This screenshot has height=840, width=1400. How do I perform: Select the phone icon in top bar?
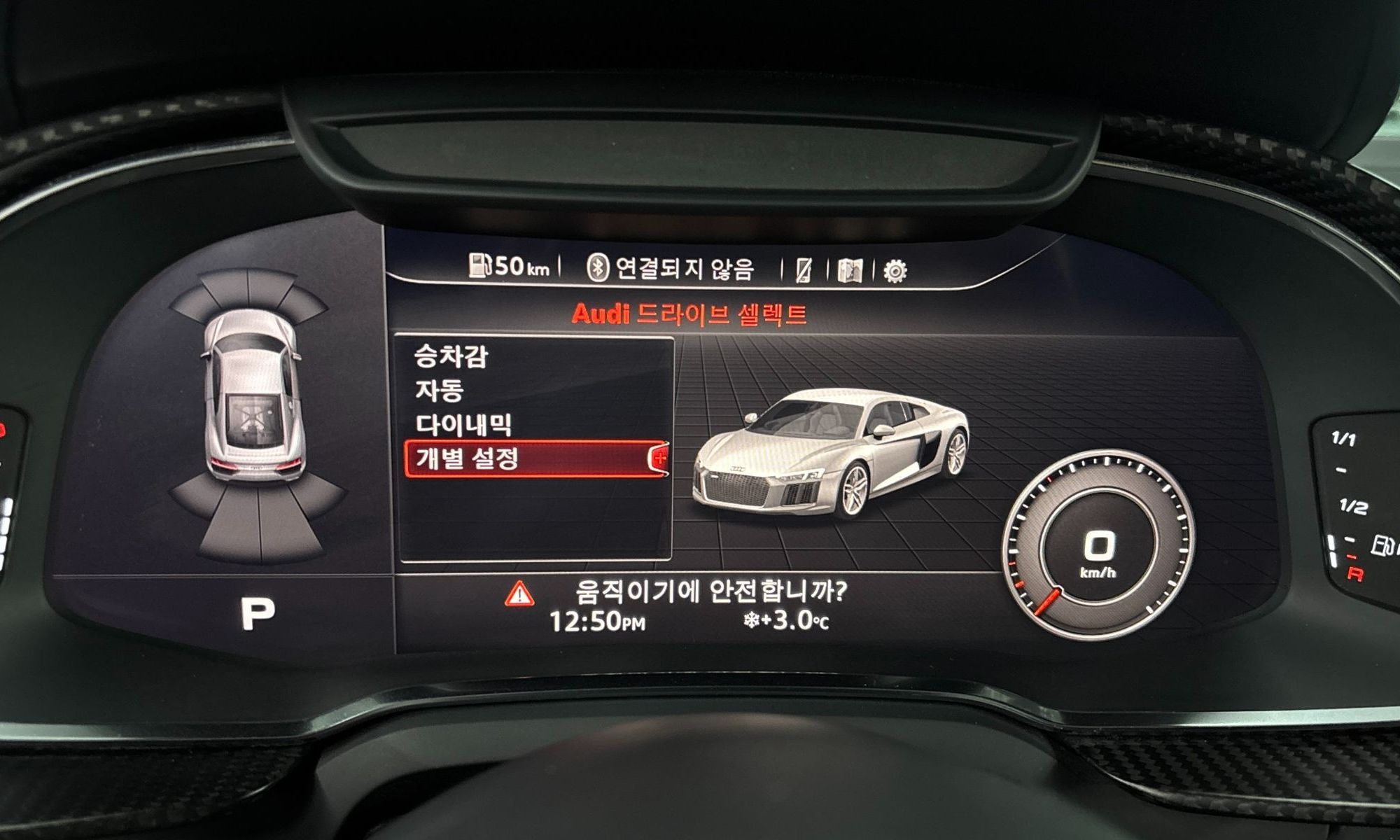coord(804,270)
